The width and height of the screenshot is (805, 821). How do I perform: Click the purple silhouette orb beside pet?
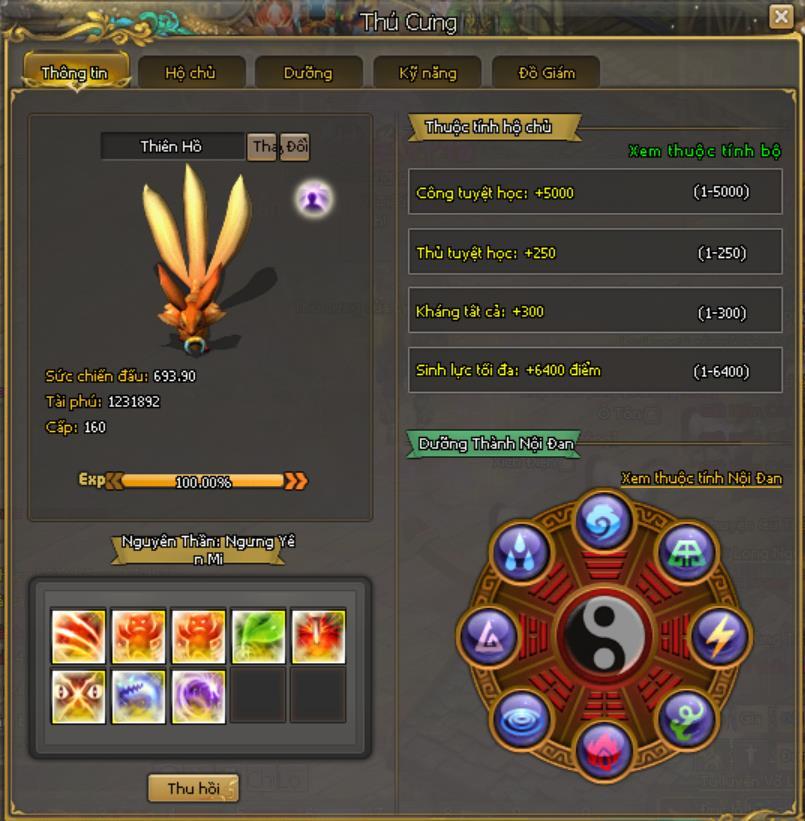314,200
